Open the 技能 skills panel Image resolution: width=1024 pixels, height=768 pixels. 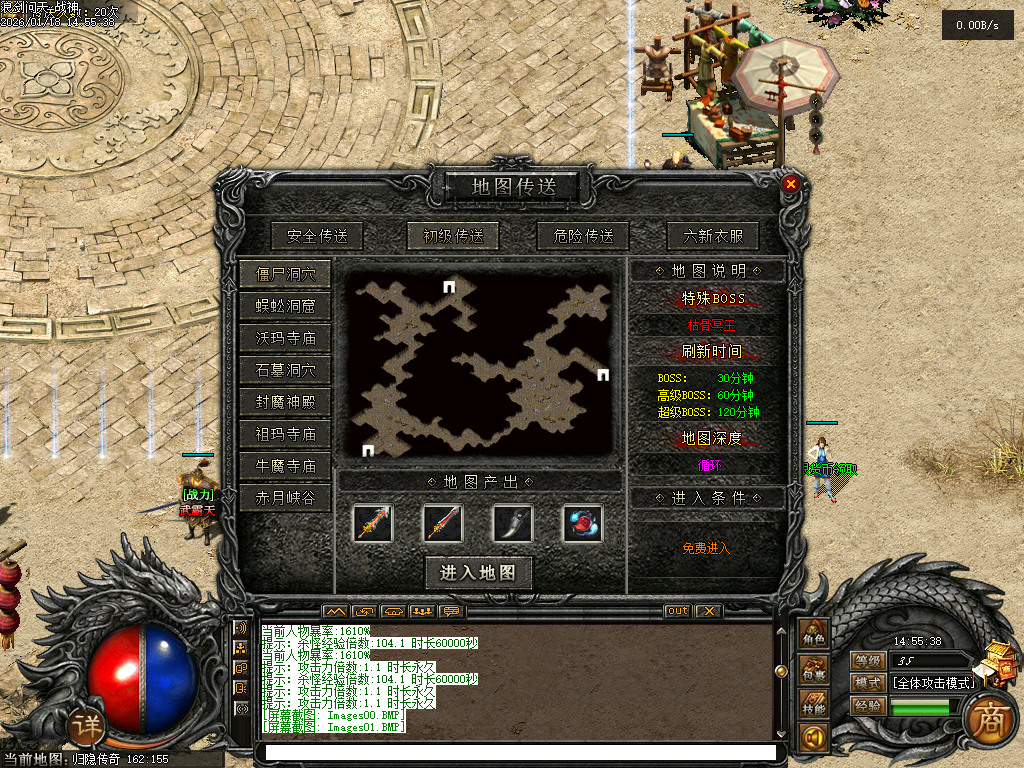click(813, 704)
